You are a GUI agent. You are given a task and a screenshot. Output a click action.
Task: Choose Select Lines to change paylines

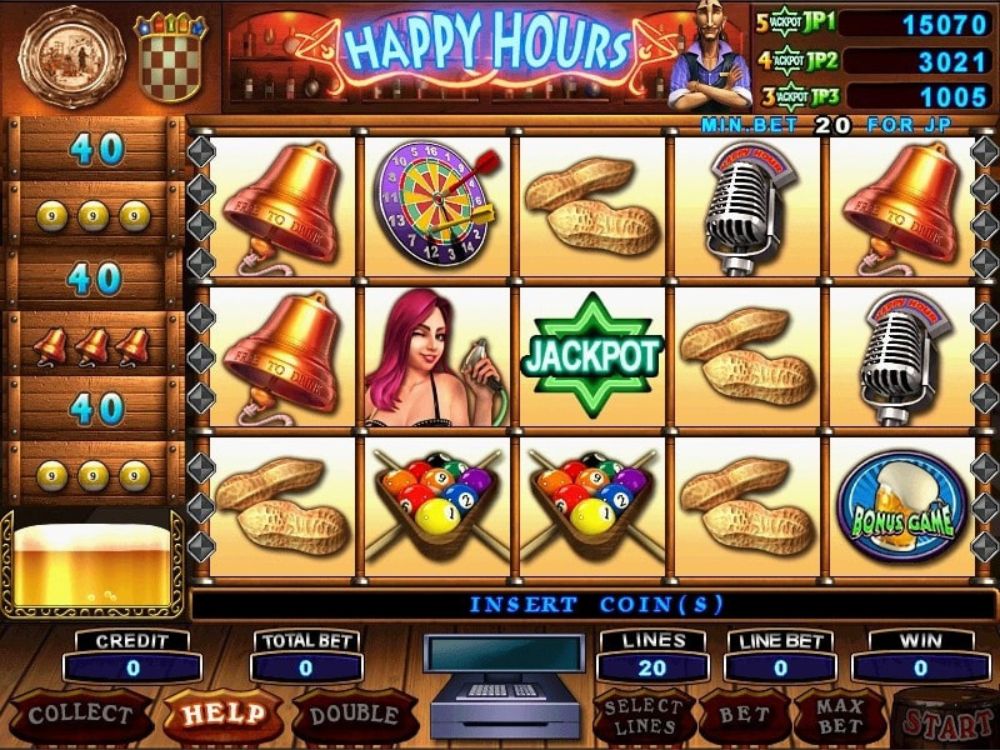click(x=643, y=716)
